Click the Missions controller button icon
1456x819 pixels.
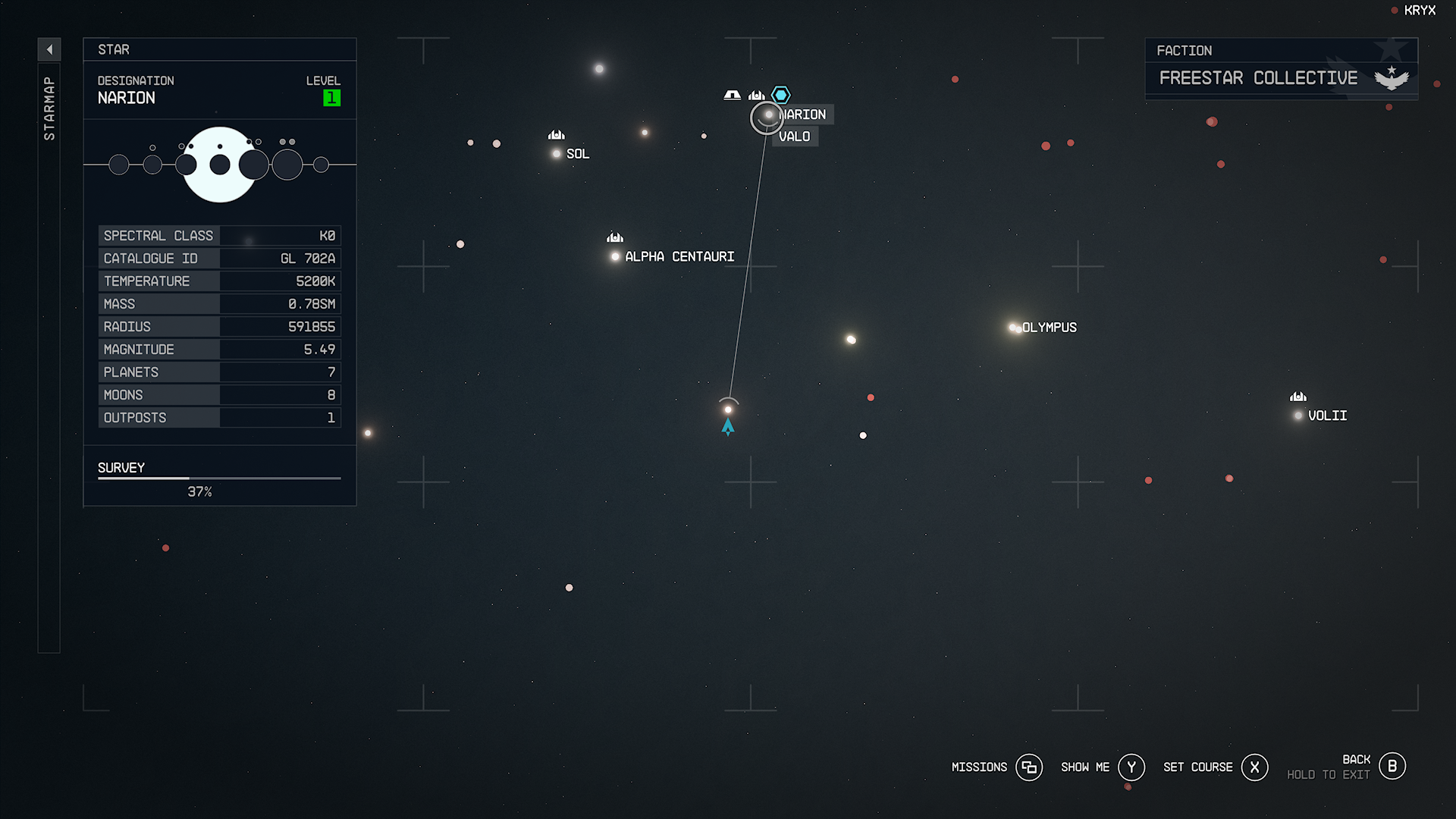[x=1029, y=767]
